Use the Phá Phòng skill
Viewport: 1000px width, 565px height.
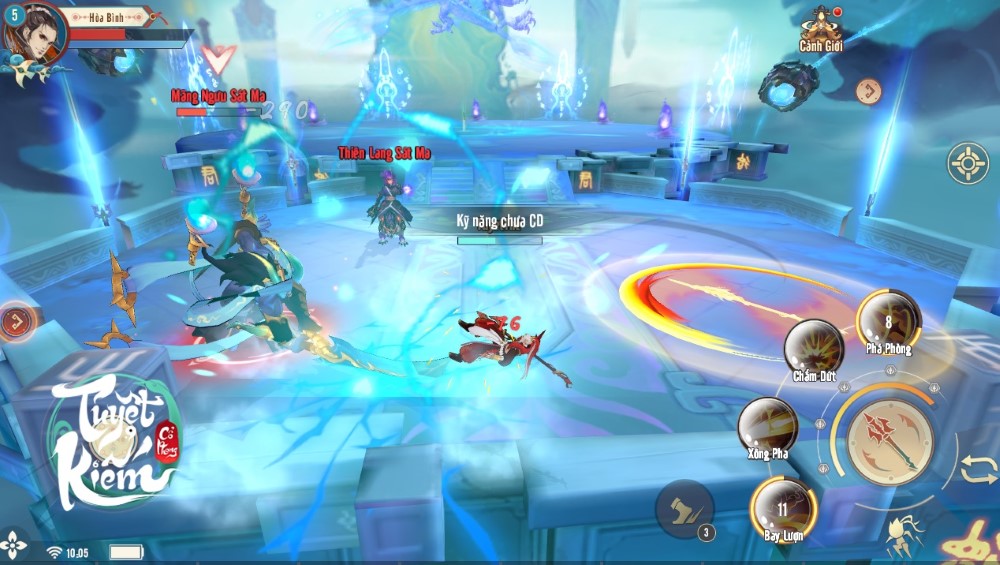tap(888, 320)
